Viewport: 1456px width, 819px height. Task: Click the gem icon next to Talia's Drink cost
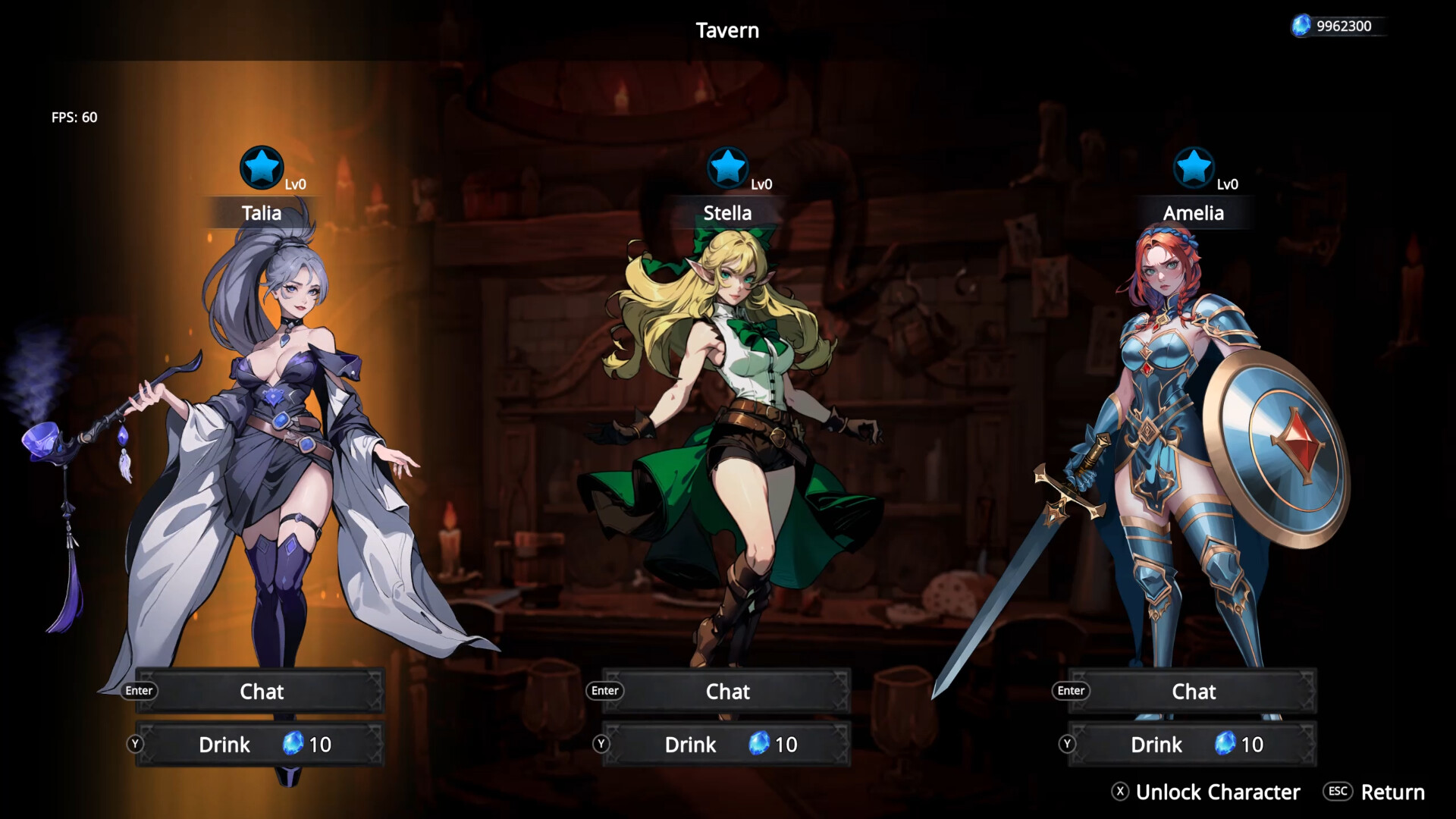coord(292,745)
